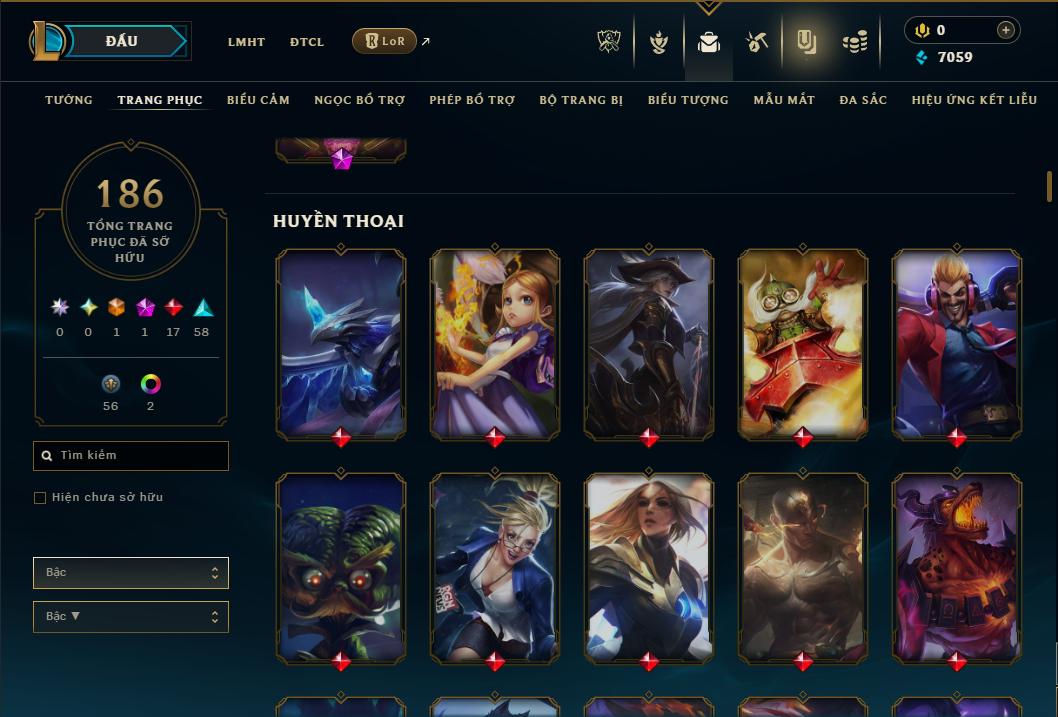This screenshot has height=717, width=1058.
Task: Open the ĐTCL section
Action: (x=307, y=42)
